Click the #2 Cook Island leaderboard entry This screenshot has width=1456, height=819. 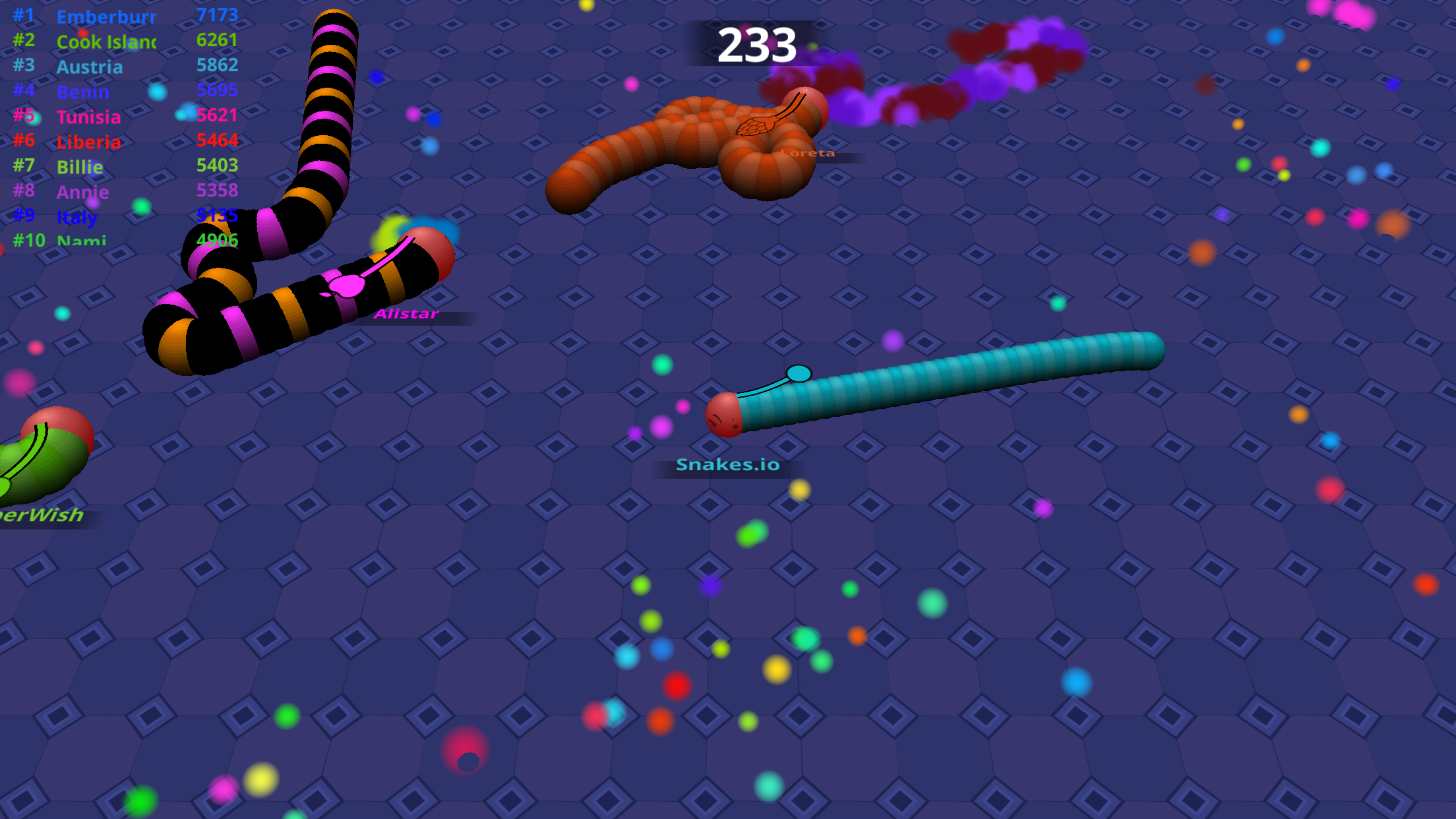[x=106, y=42]
